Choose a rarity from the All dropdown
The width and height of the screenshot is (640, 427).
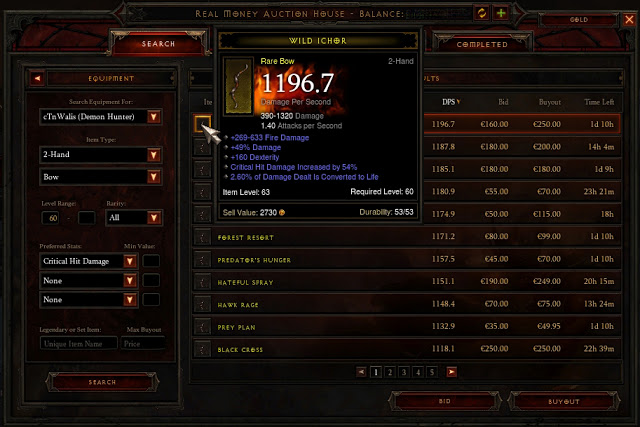154,217
